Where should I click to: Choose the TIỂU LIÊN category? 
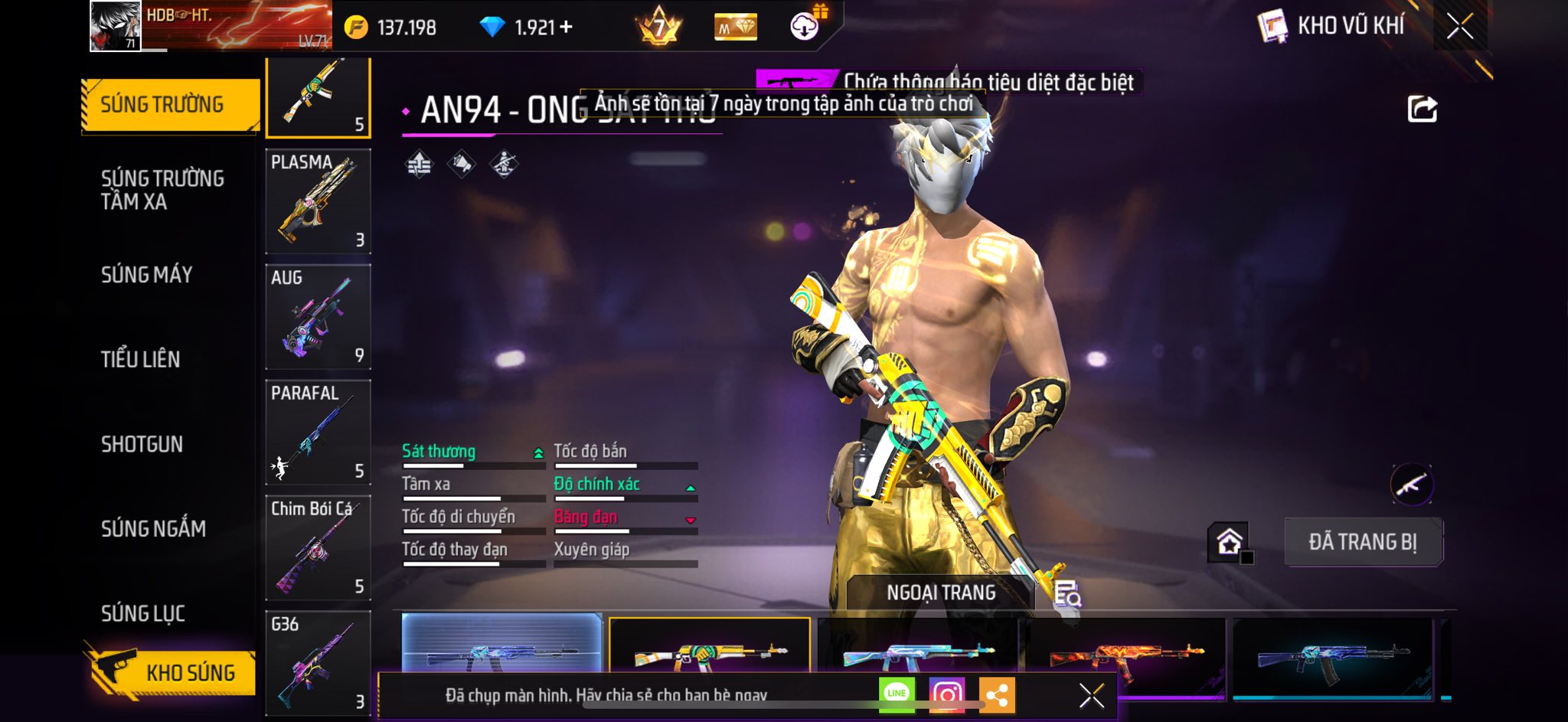[141, 359]
